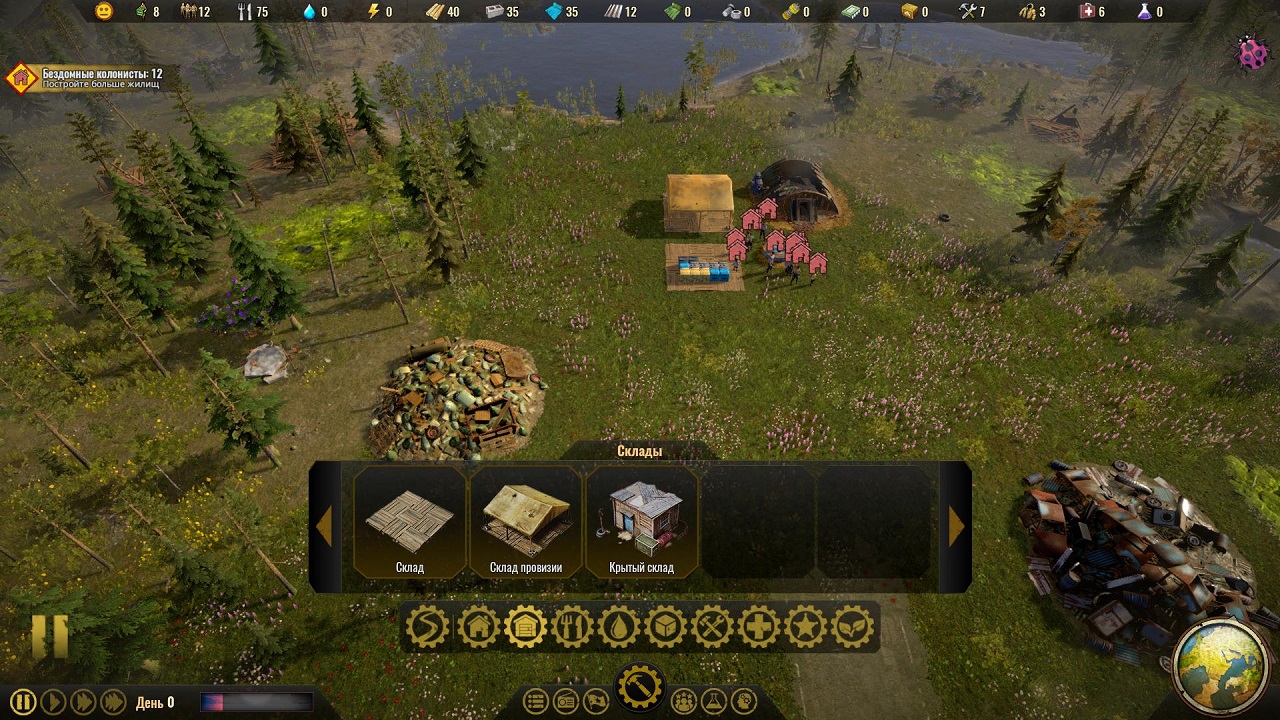This screenshot has width=1280, height=720.
Task: Toggle the hammer build menu button
Action: pos(639,688)
